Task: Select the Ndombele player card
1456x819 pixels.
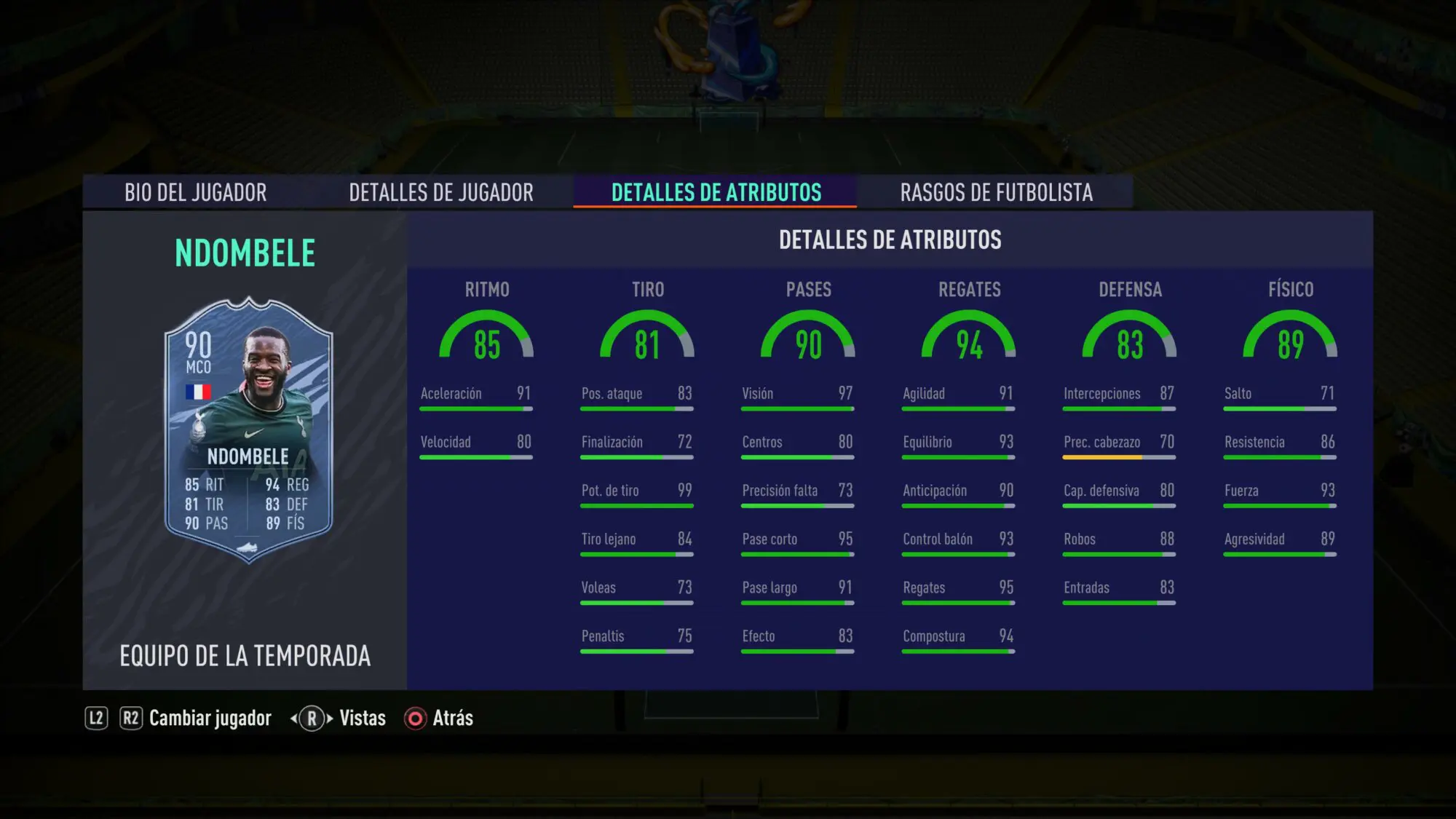Action: [x=248, y=430]
